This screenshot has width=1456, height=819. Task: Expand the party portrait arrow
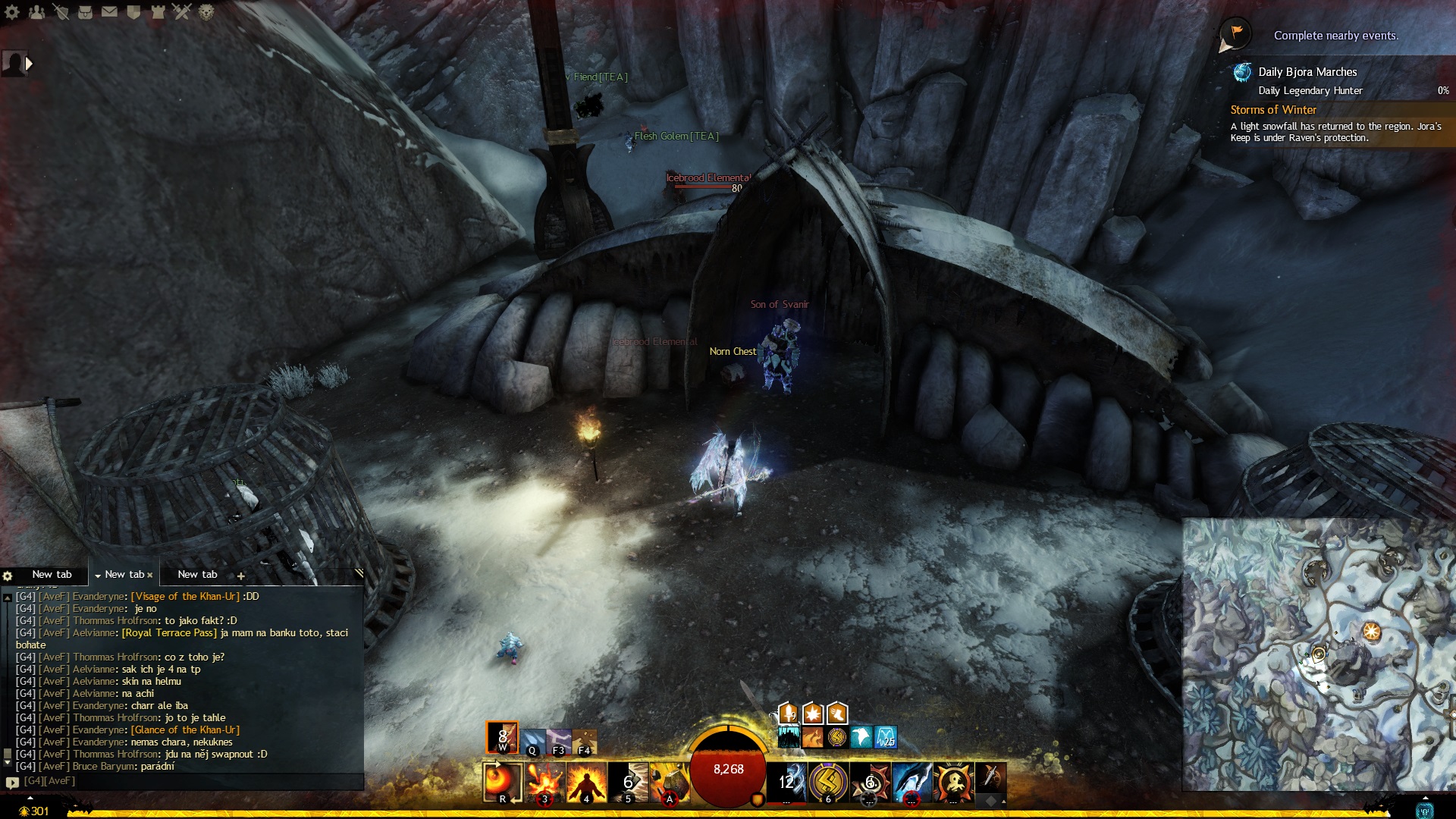[x=29, y=64]
